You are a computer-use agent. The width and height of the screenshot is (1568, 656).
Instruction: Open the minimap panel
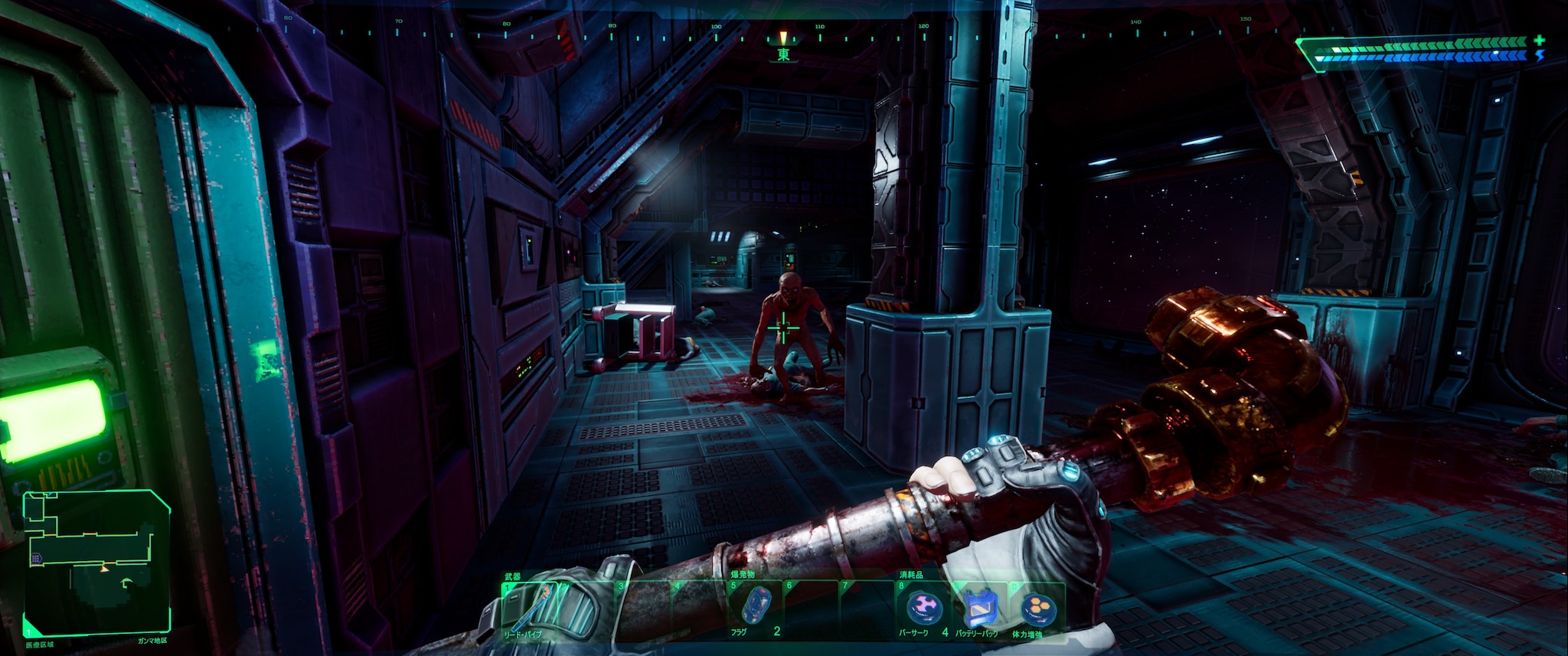tap(96, 562)
